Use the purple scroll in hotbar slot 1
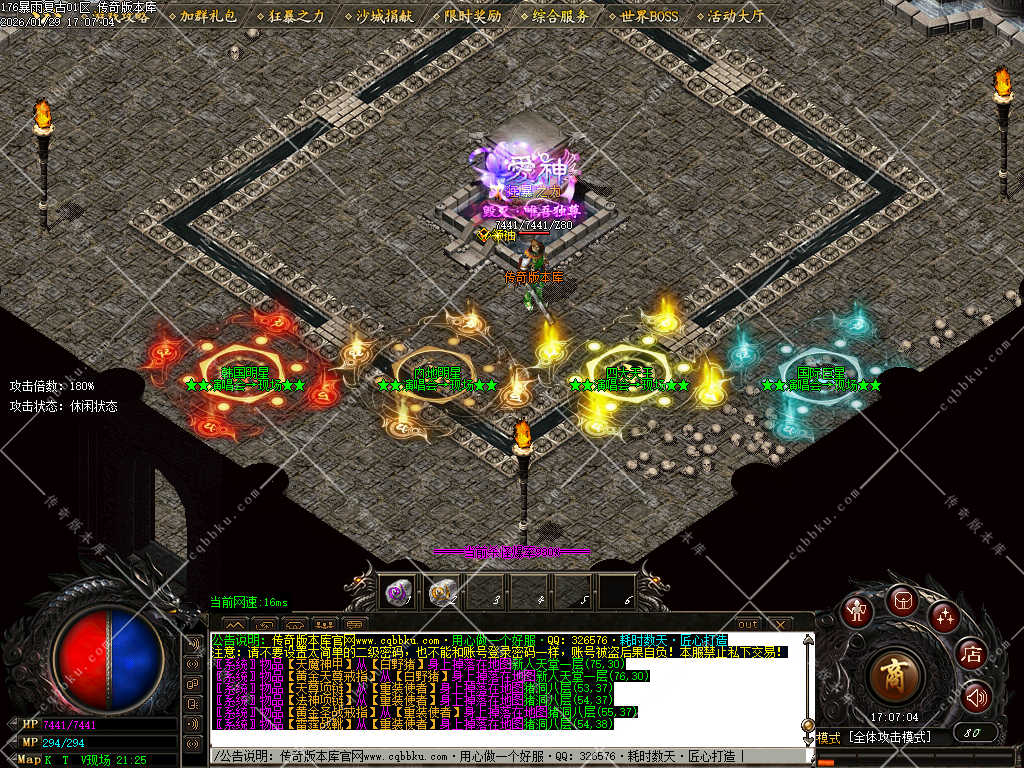The image size is (1024, 768). point(400,593)
